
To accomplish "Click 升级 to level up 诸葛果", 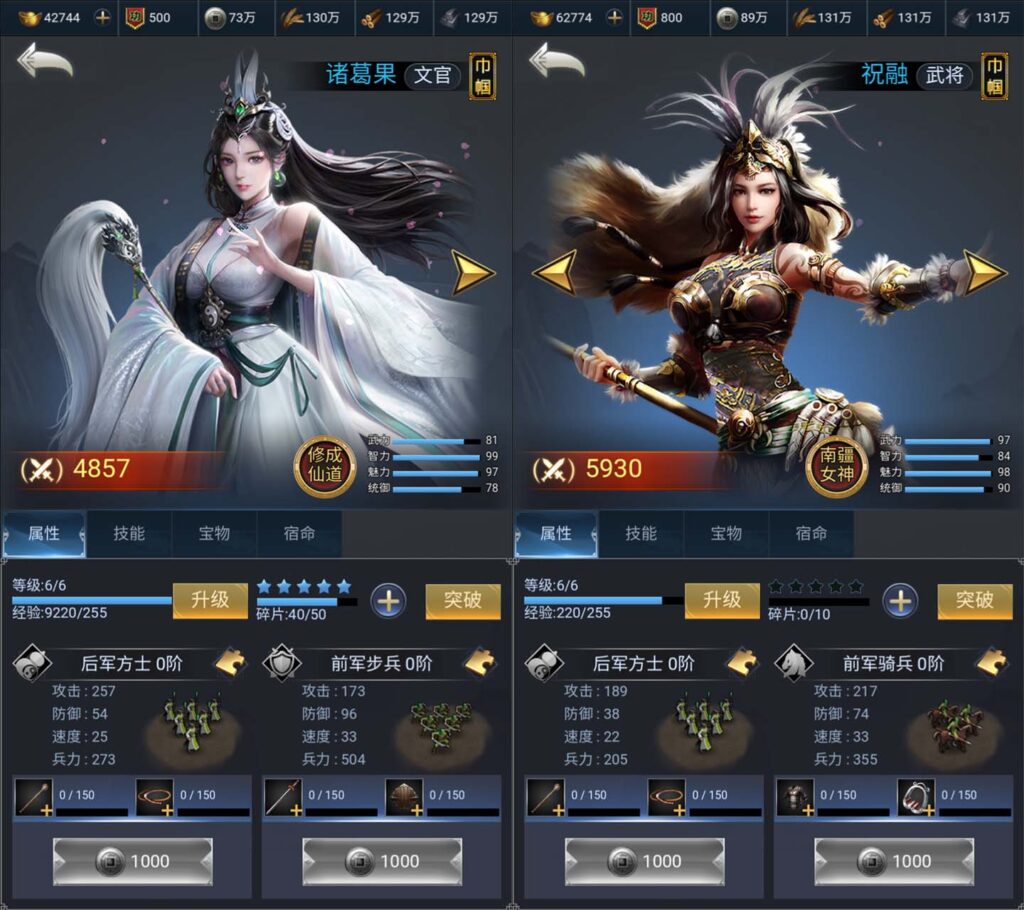I will [210, 600].
